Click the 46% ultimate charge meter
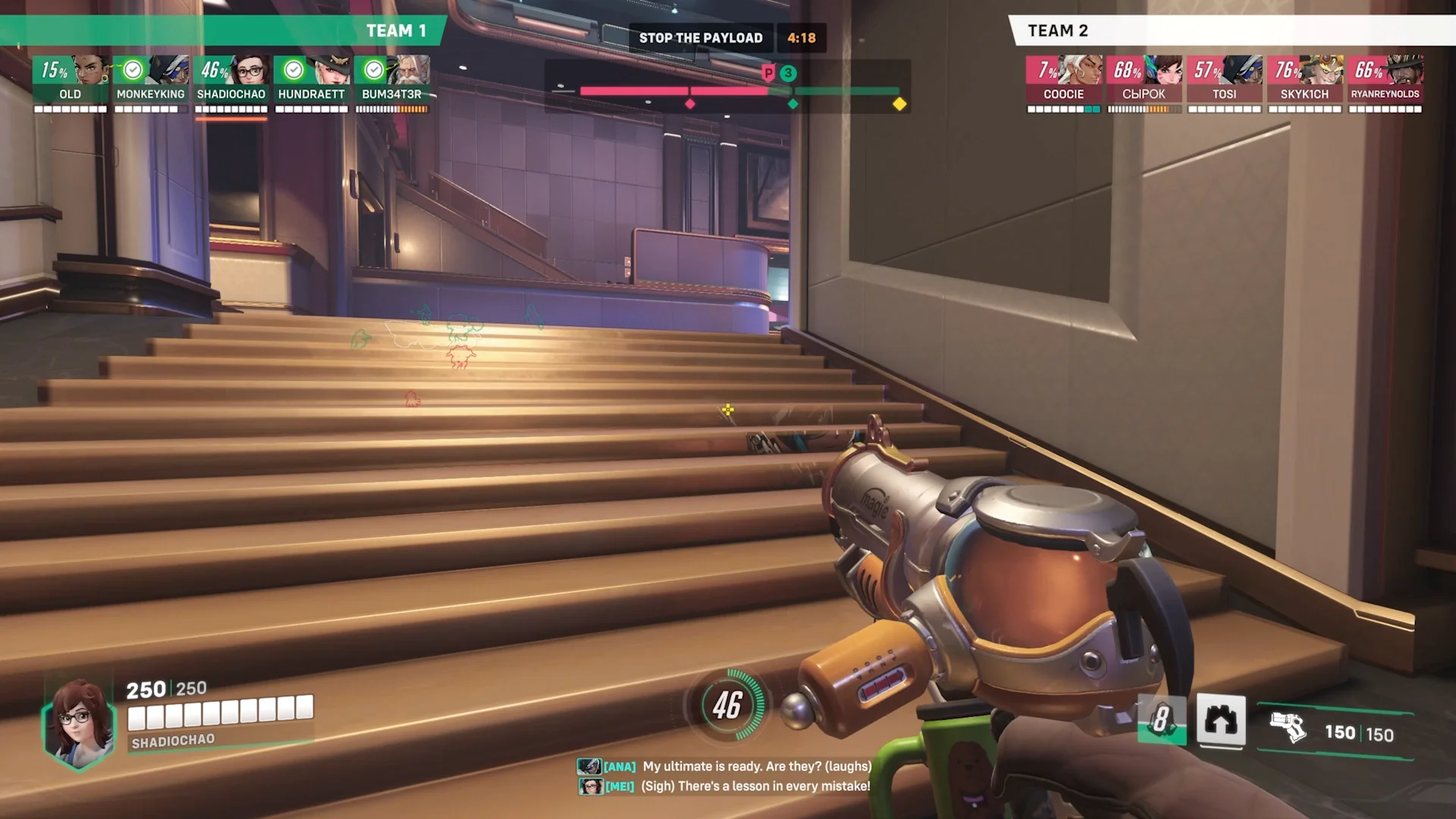1456x819 pixels. click(x=727, y=706)
